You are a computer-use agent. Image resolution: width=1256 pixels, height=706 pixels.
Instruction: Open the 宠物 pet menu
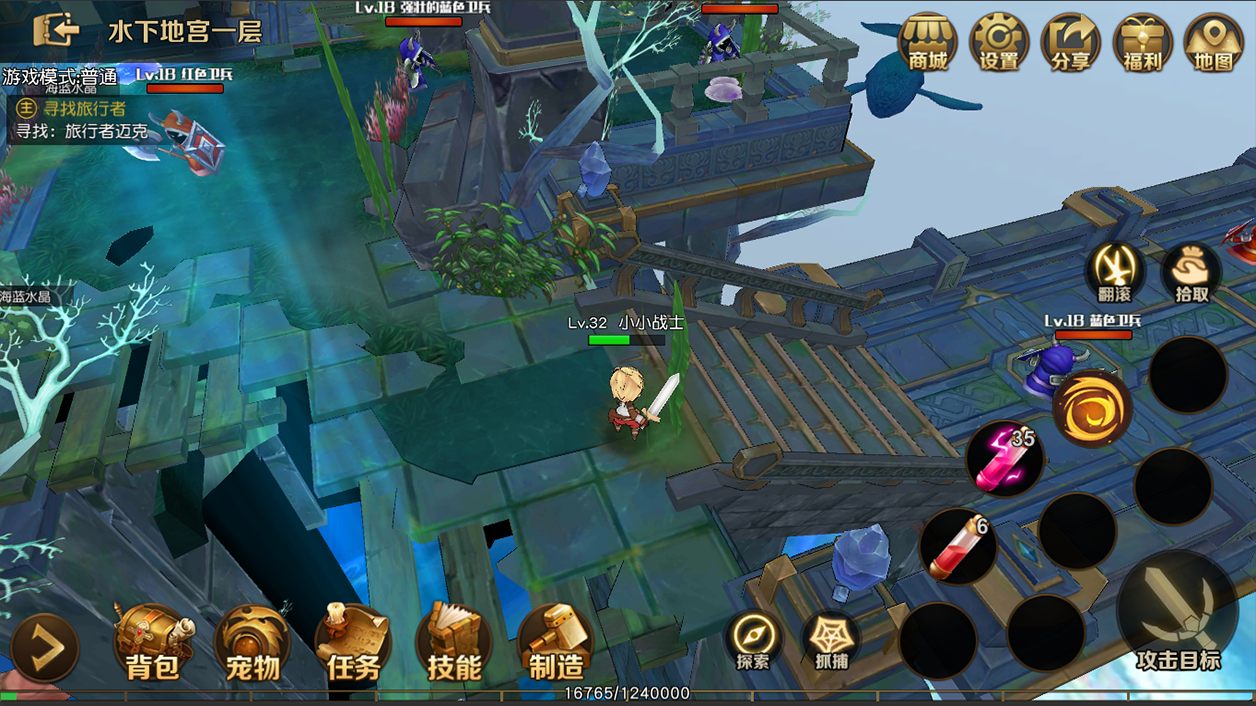click(252, 643)
